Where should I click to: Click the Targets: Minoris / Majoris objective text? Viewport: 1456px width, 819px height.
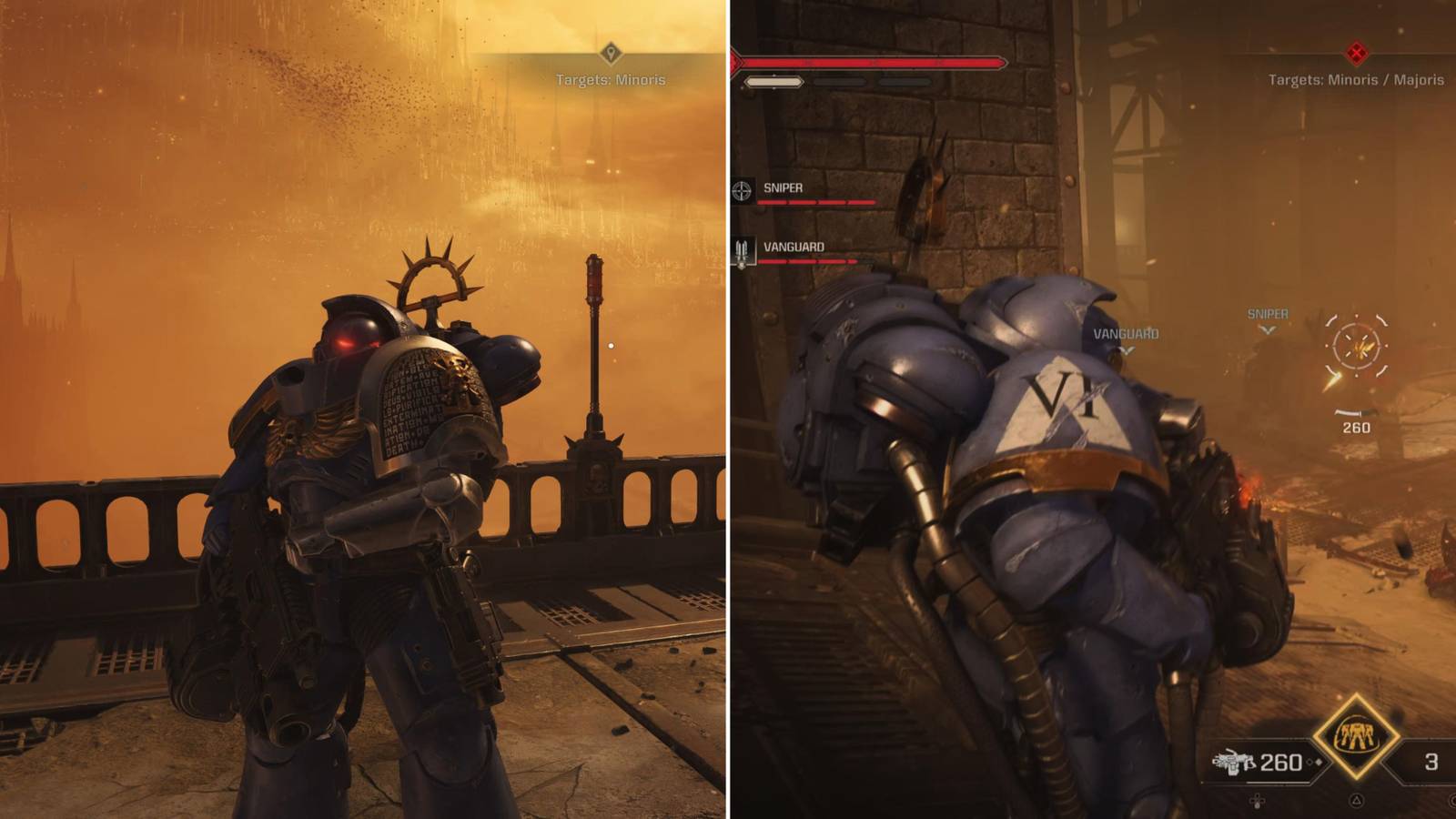click(x=1354, y=79)
